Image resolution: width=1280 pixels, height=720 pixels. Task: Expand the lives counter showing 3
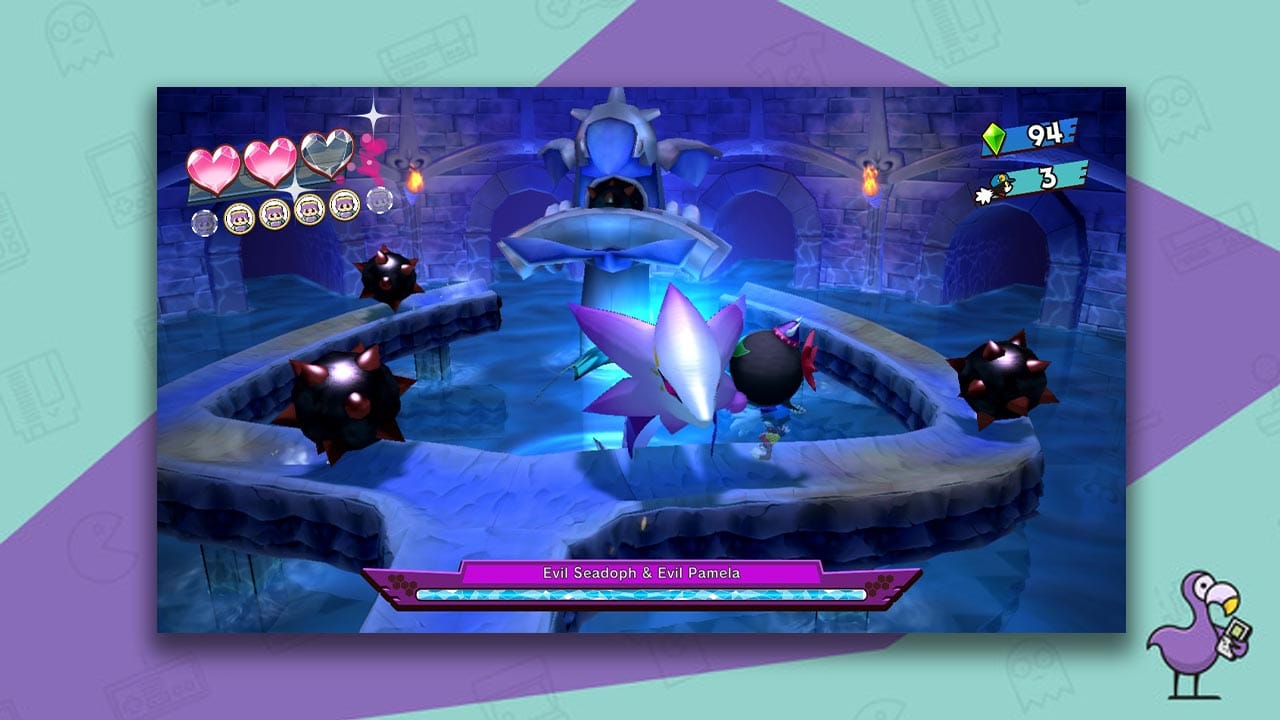click(1047, 175)
